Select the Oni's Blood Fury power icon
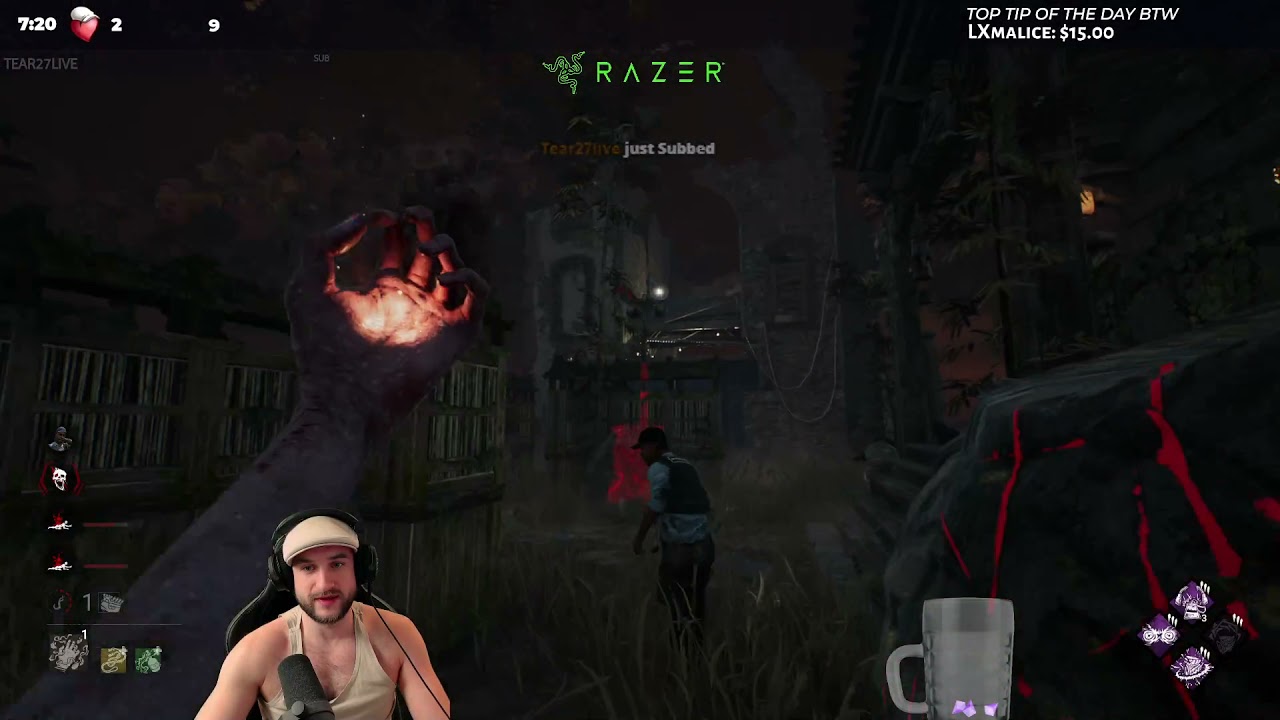This screenshot has height=720, width=1280. [x=62, y=602]
